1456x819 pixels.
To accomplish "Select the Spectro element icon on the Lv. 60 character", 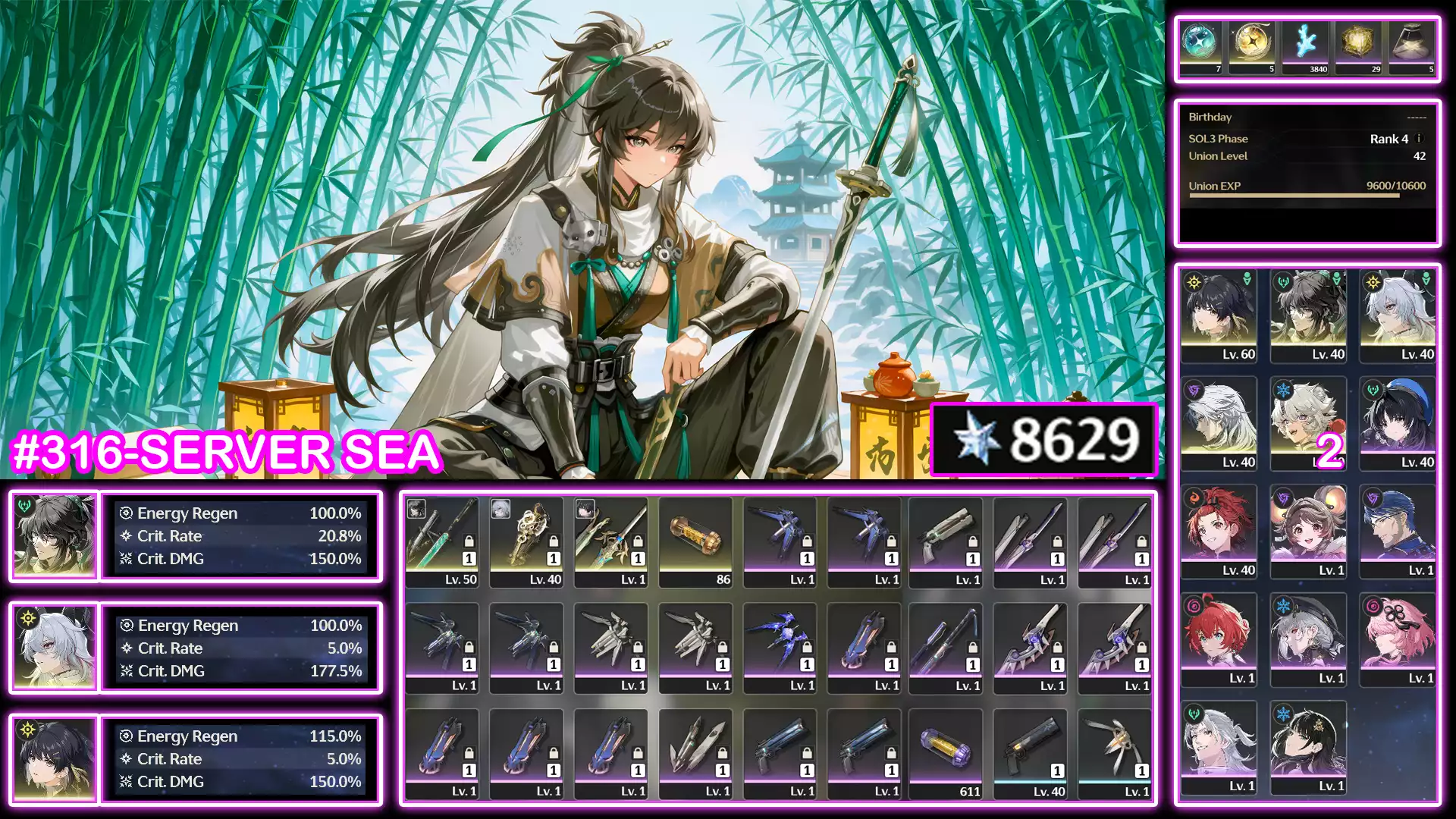I will [x=1193, y=281].
